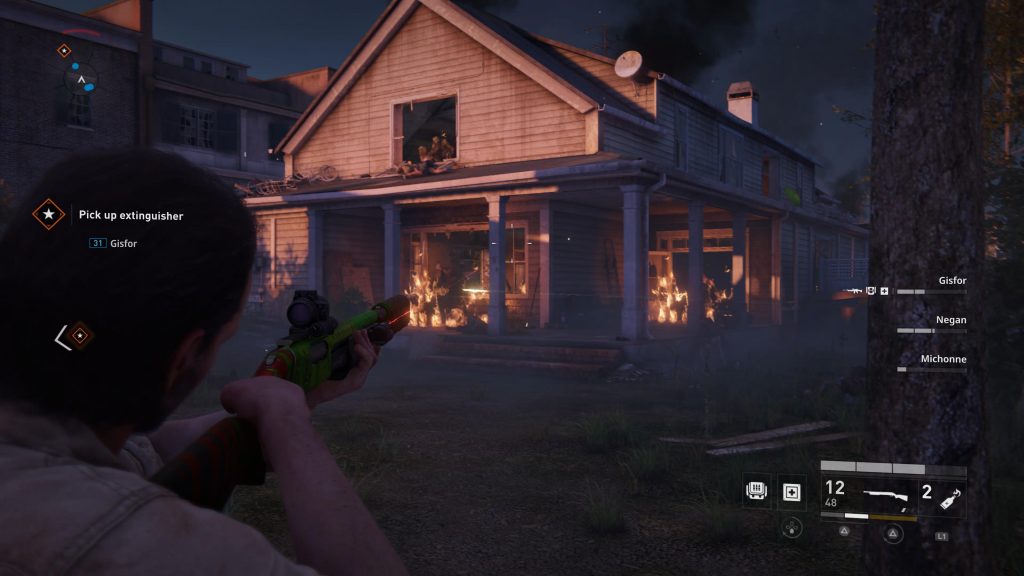The image size is (1024, 576).
Task: Select teammate Michonne in the squad list
Action: pyautogui.click(x=943, y=359)
